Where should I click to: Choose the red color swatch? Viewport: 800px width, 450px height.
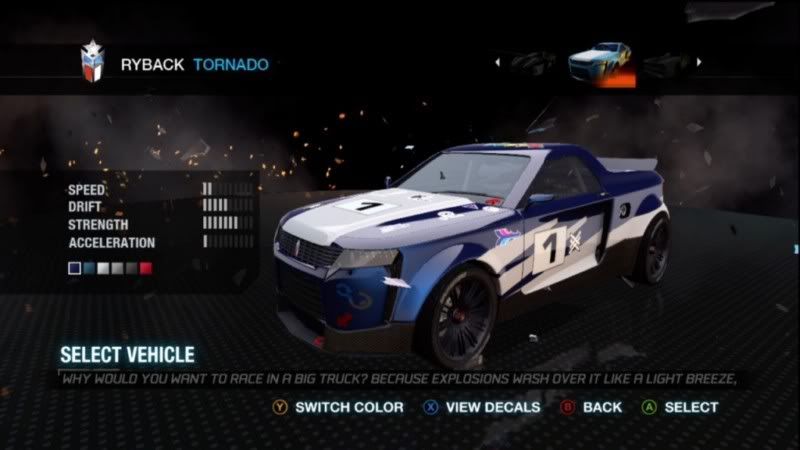click(146, 269)
